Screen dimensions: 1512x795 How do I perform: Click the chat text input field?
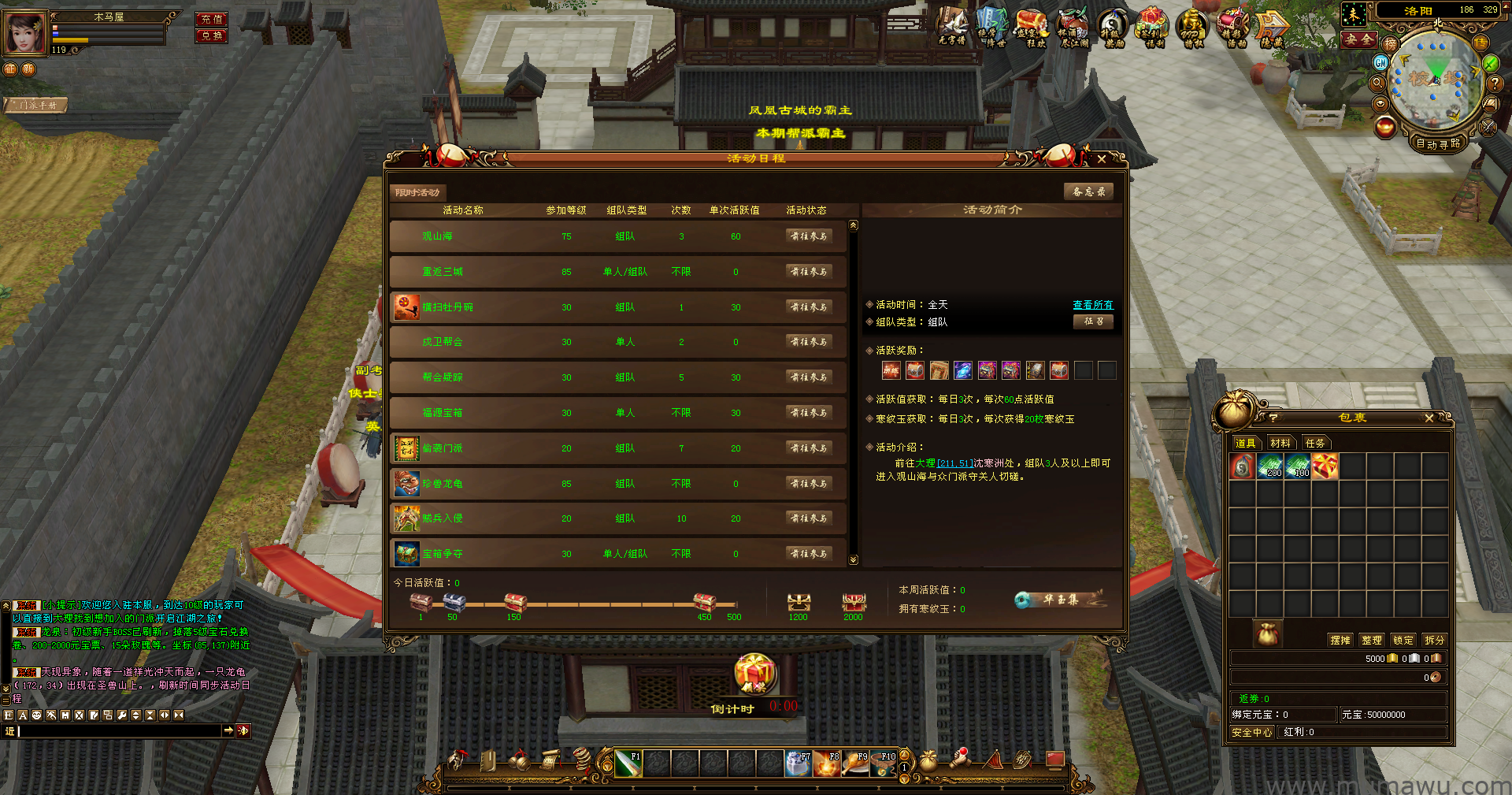click(118, 731)
